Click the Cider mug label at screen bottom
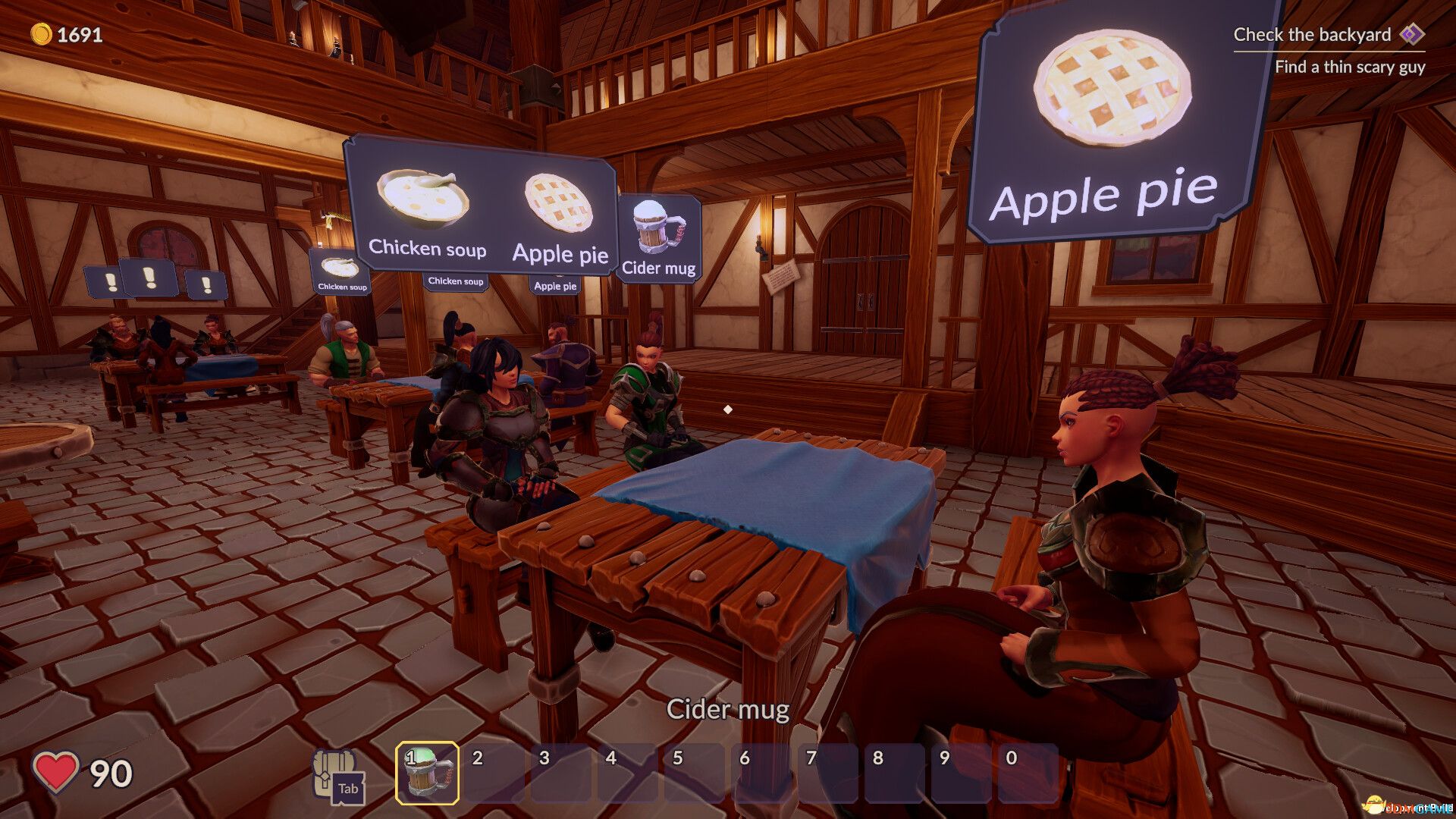The image size is (1456, 819). click(x=727, y=711)
